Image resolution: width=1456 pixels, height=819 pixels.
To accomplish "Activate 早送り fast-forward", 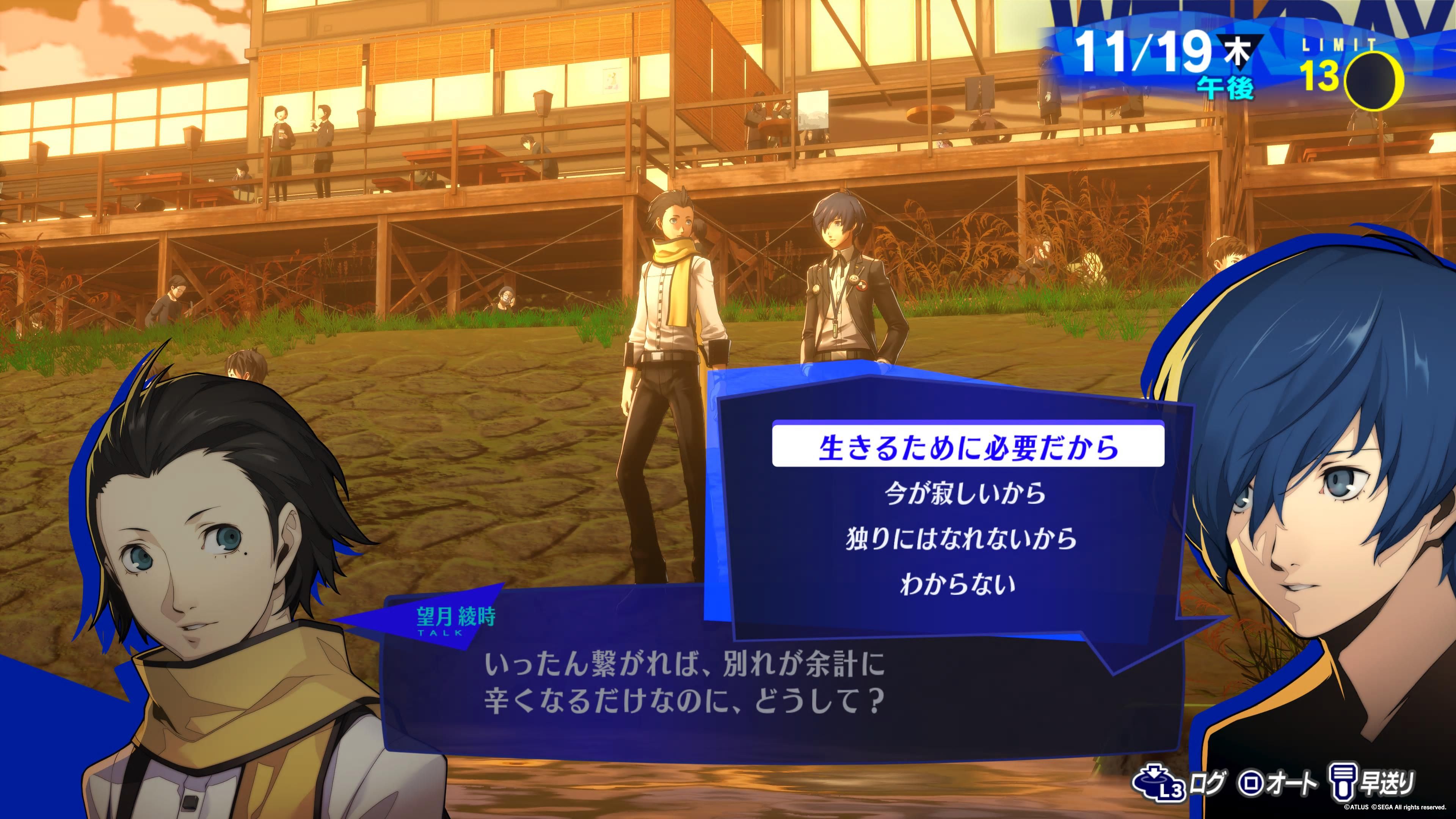I will pyautogui.click(x=1374, y=783).
